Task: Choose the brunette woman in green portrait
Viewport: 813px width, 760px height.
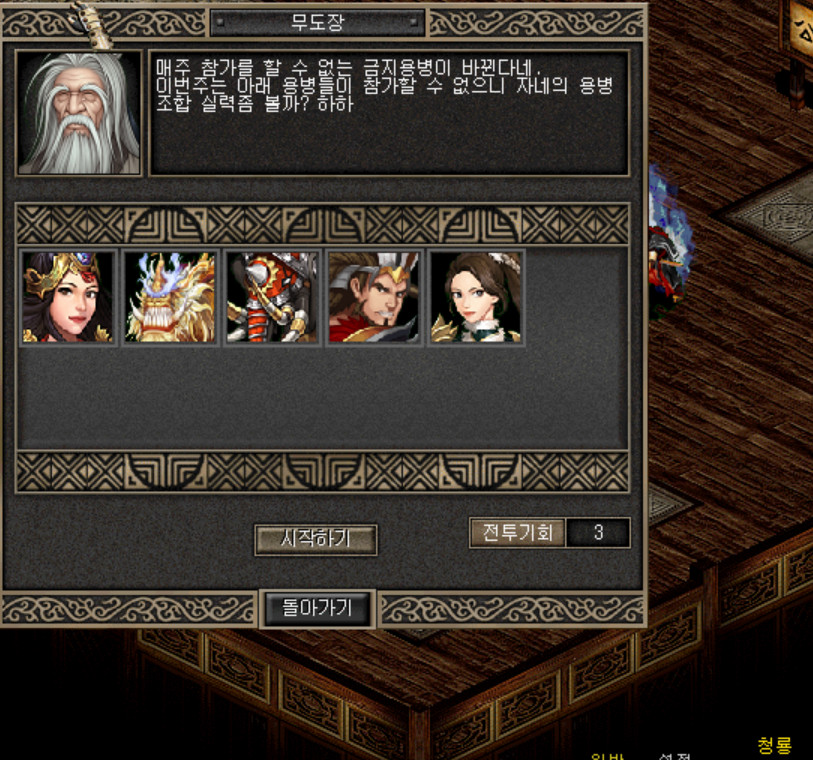Action: pos(476,298)
